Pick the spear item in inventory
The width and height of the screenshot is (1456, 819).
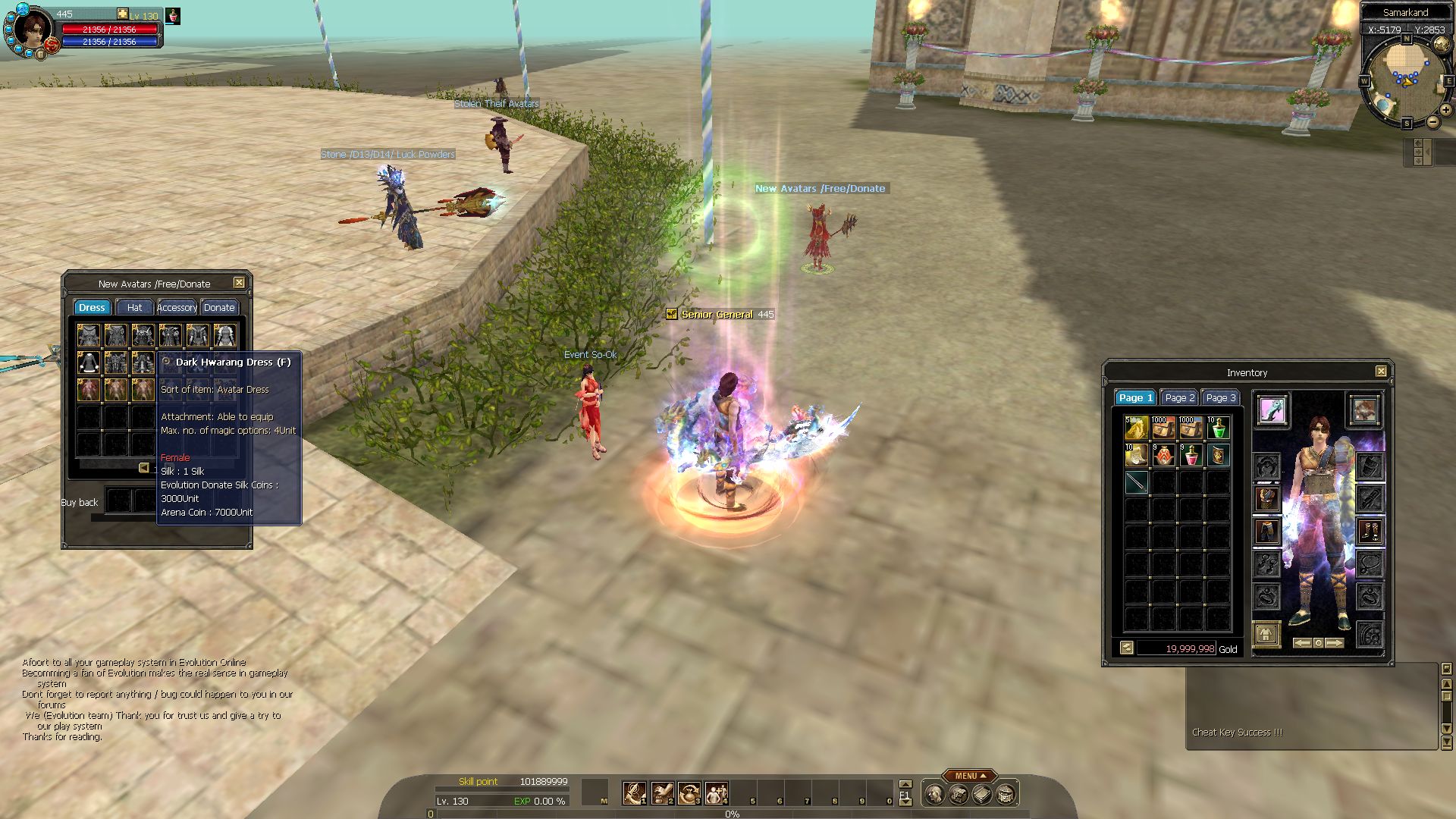click(x=1136, y=482)
